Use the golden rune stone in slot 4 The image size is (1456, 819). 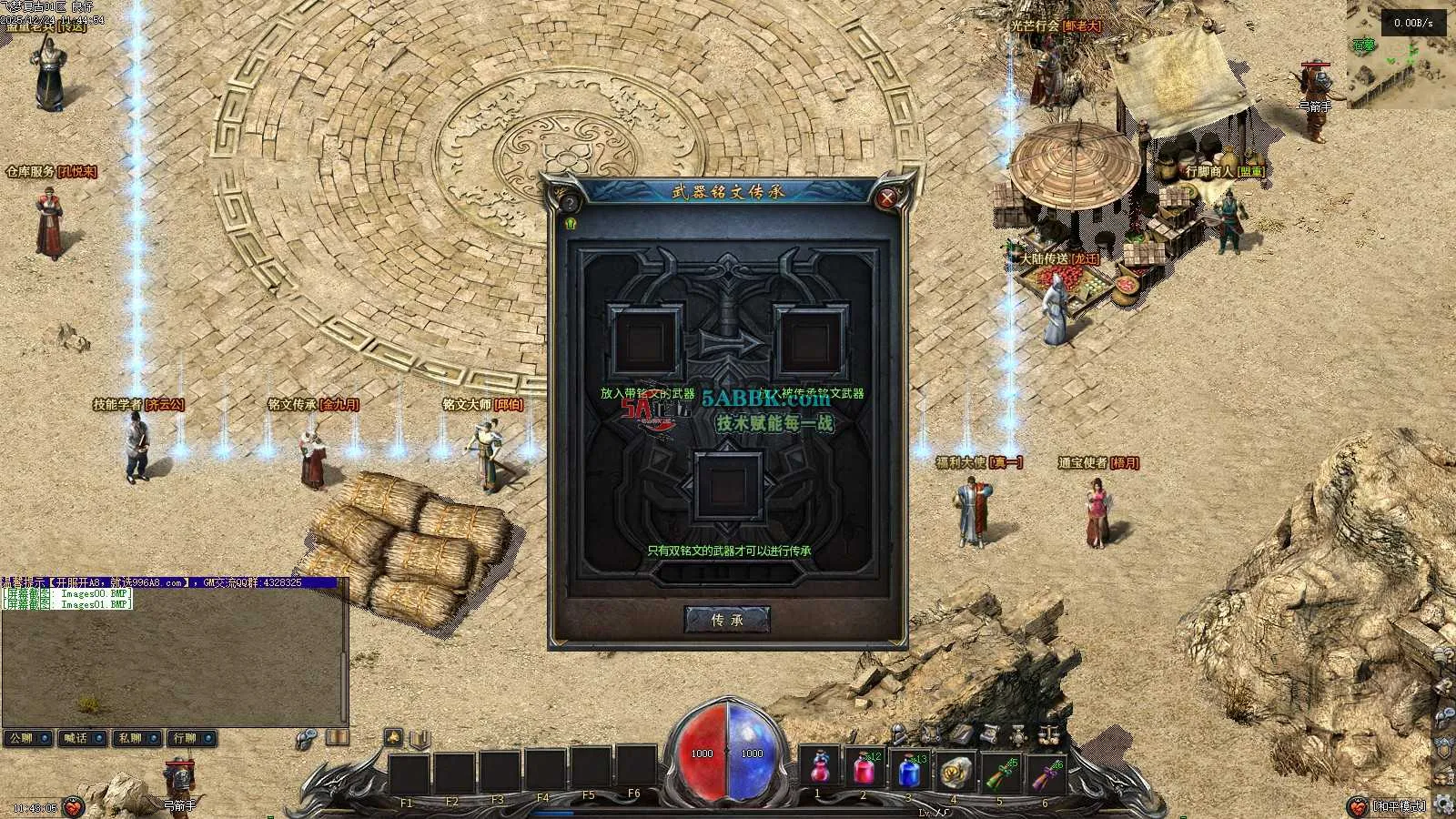coord(953,770)
